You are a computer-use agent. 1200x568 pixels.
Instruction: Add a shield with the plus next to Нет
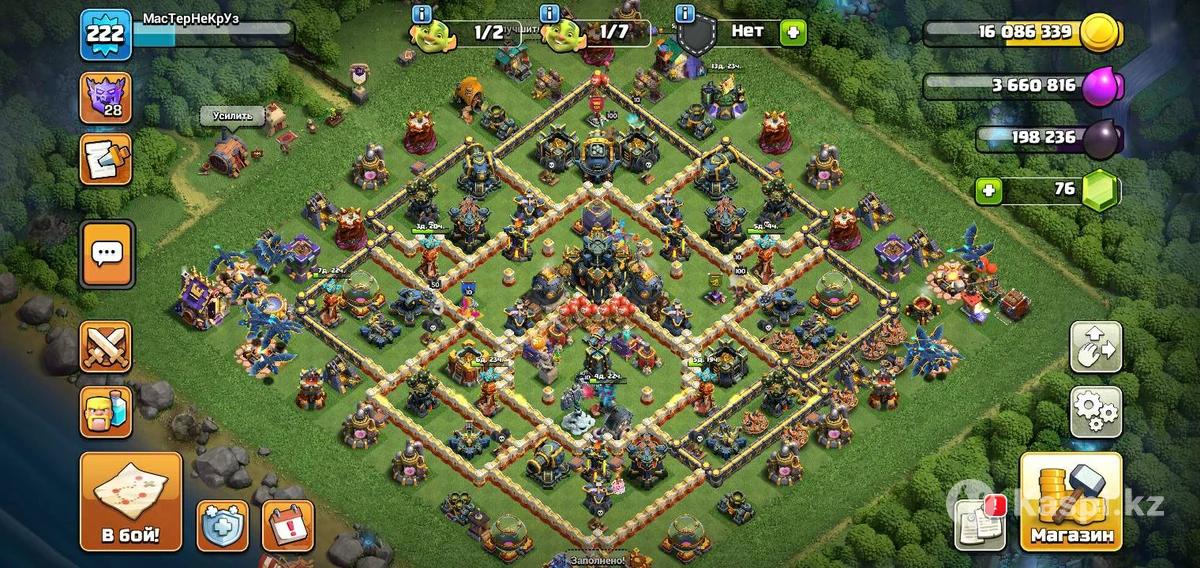[793, 31]
